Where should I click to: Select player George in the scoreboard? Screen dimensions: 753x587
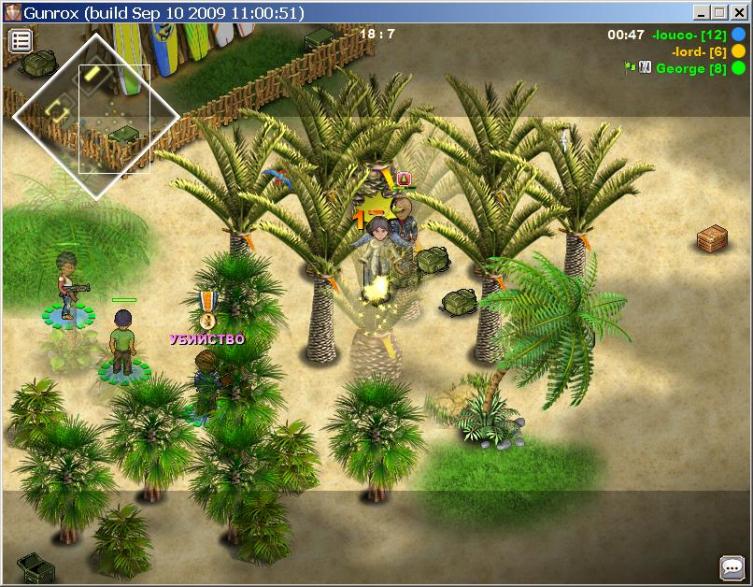(691, 68)
